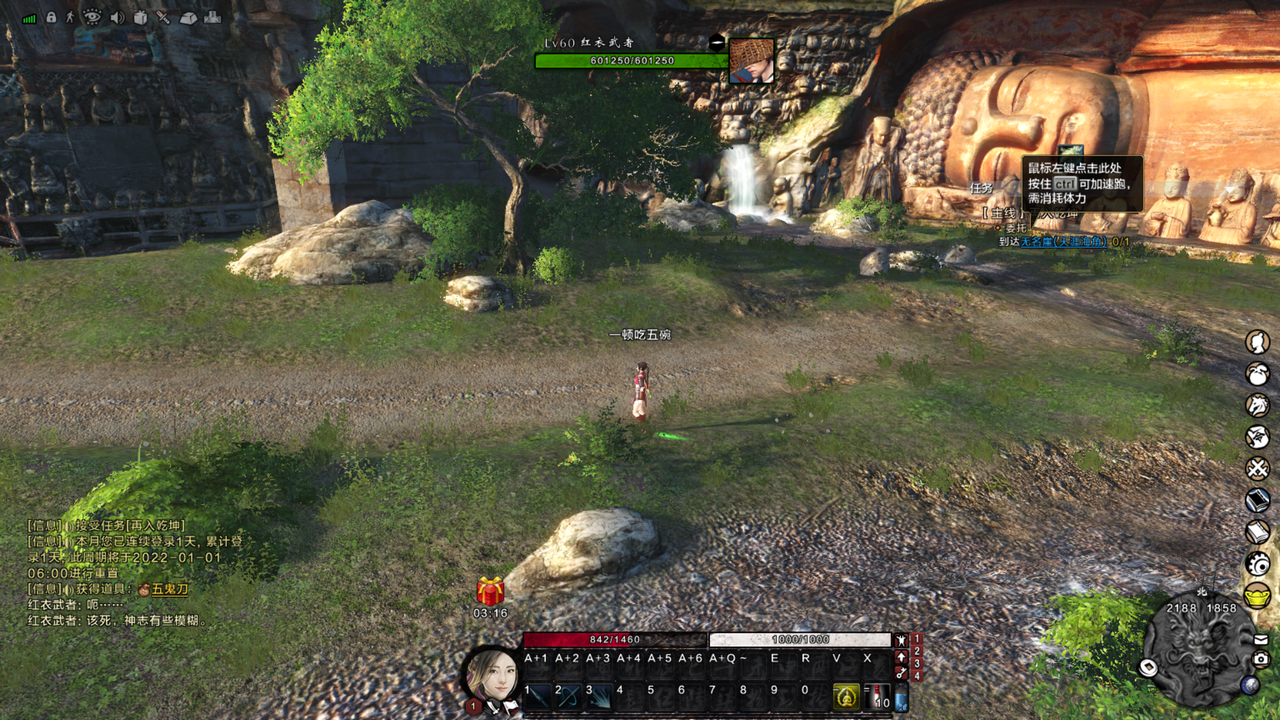The height and width of the screenshot is (720, 1280).
Task: Click the crossed sword icon in top bar
Action: (164, 17)
